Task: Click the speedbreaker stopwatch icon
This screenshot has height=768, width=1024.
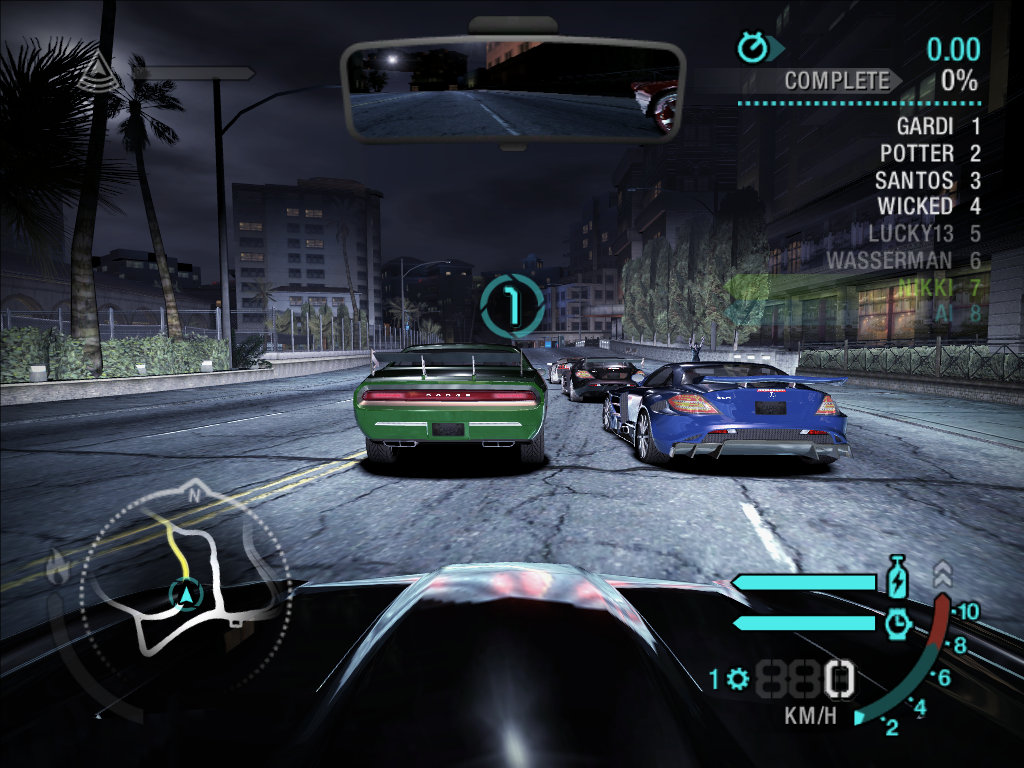Action: [x=897, y=623]
